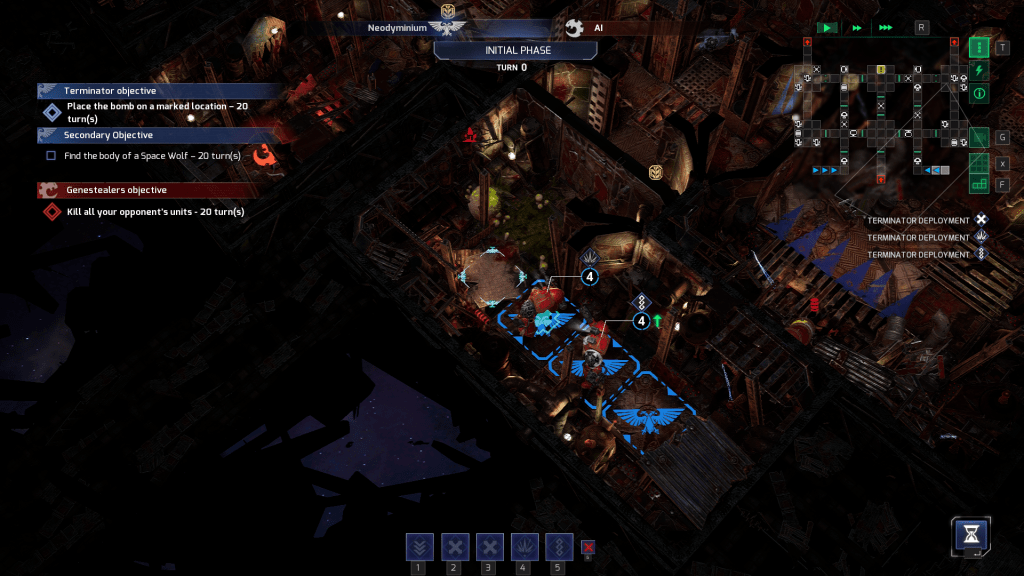Select the Terminator objective header

(110, 91)
